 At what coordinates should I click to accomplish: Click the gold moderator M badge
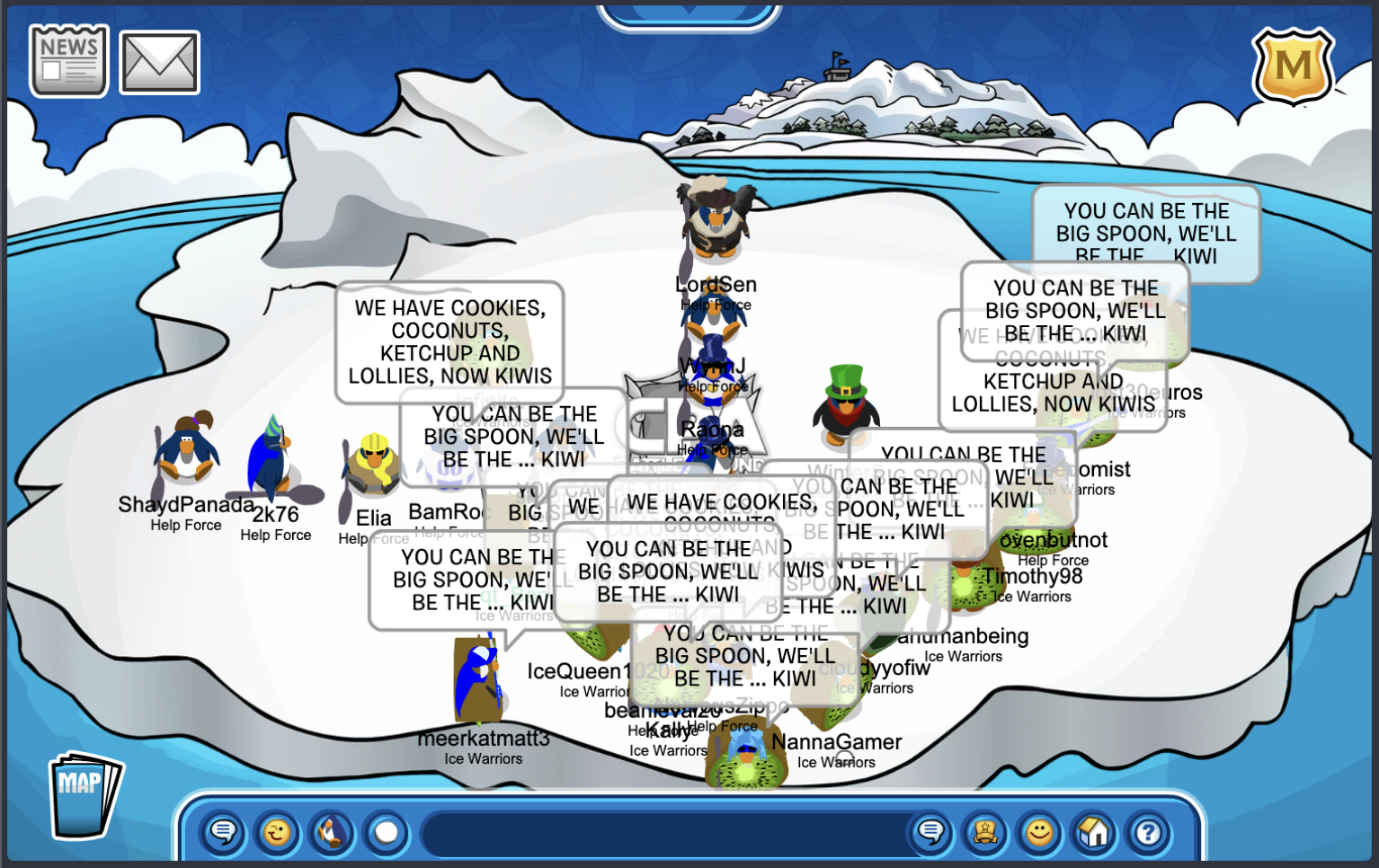1293,66
